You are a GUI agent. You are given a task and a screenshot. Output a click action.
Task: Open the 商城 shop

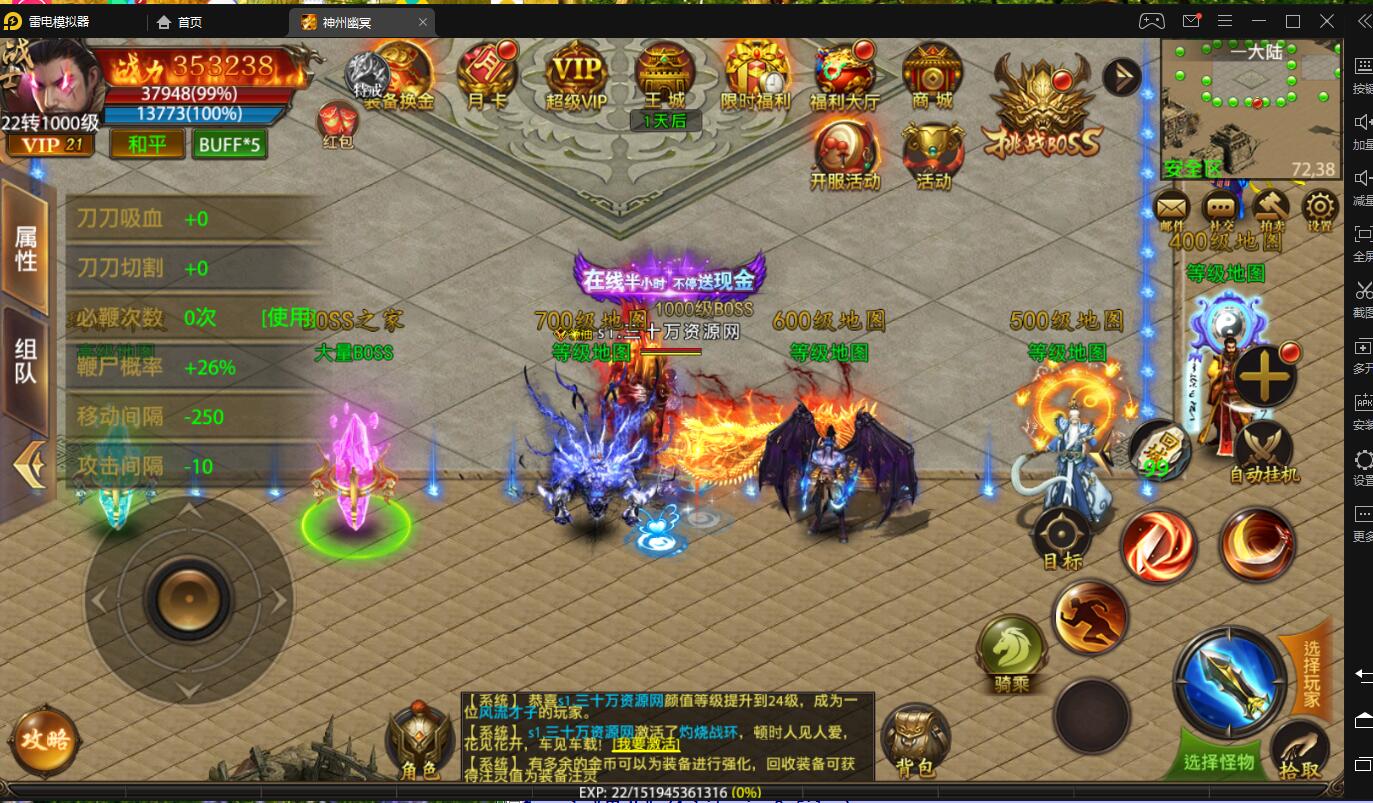pyautogui.click(x=932, y=75)
